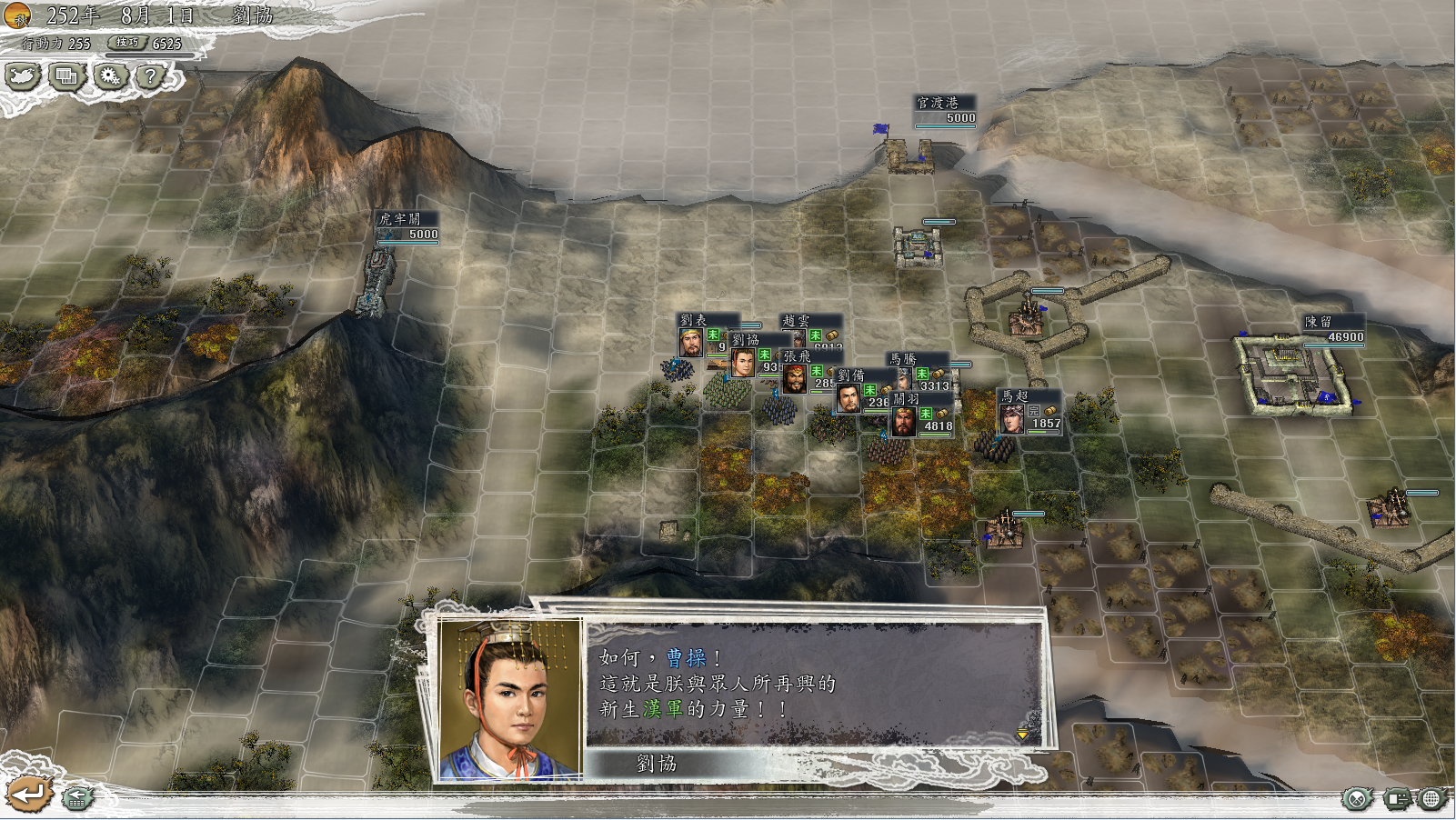
Task: Select the Chenliu city label (陳留)
Action: (x=1319, y=322)
